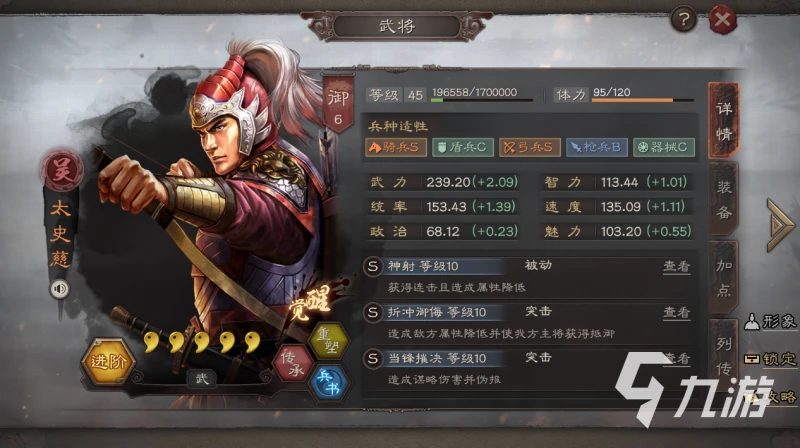This screenshot has height=448, width=800.
Task: Open the 装备 equipment tab
Action: (x=723, y=198)
